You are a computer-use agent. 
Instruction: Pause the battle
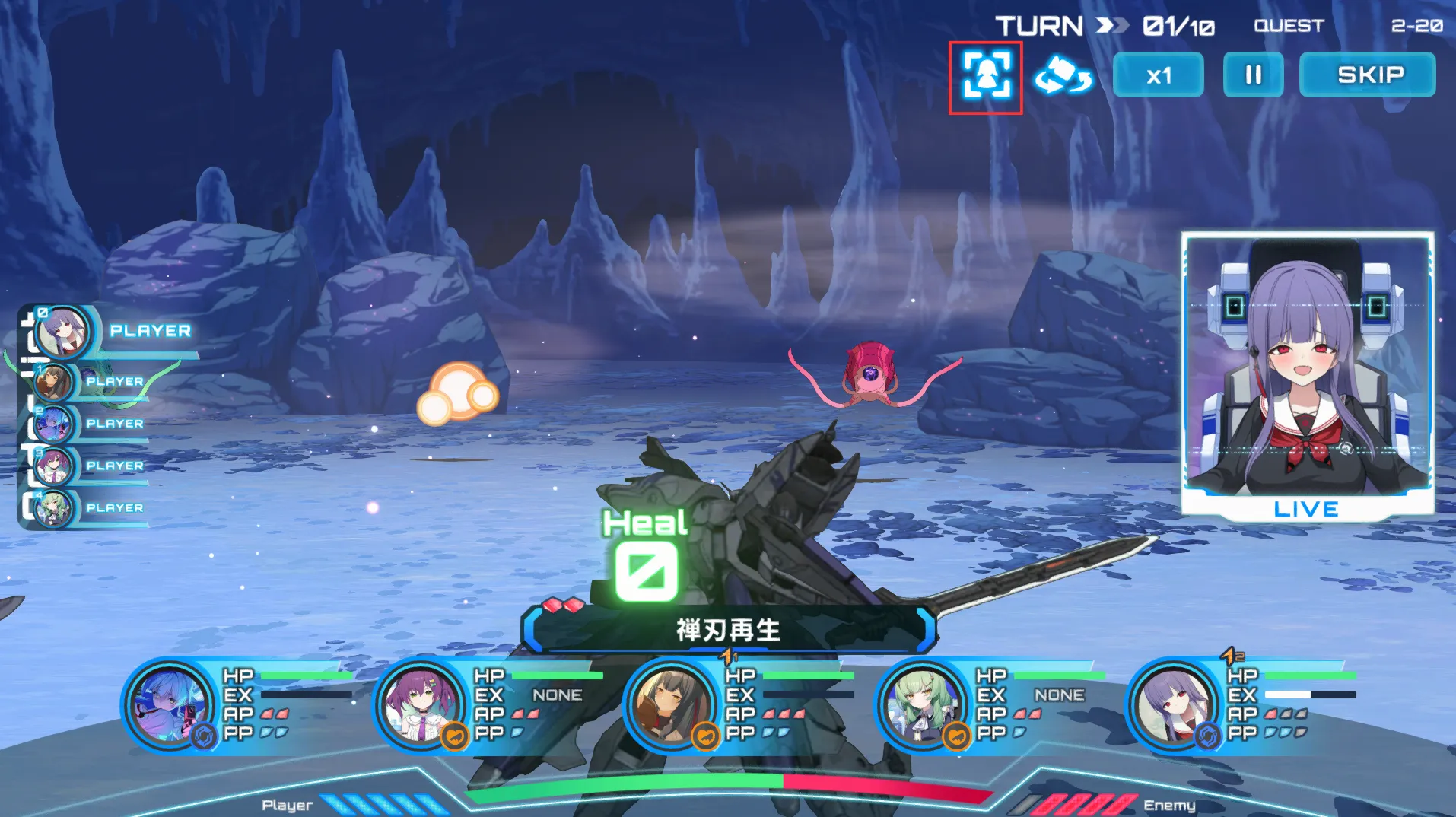[1253, 75]
